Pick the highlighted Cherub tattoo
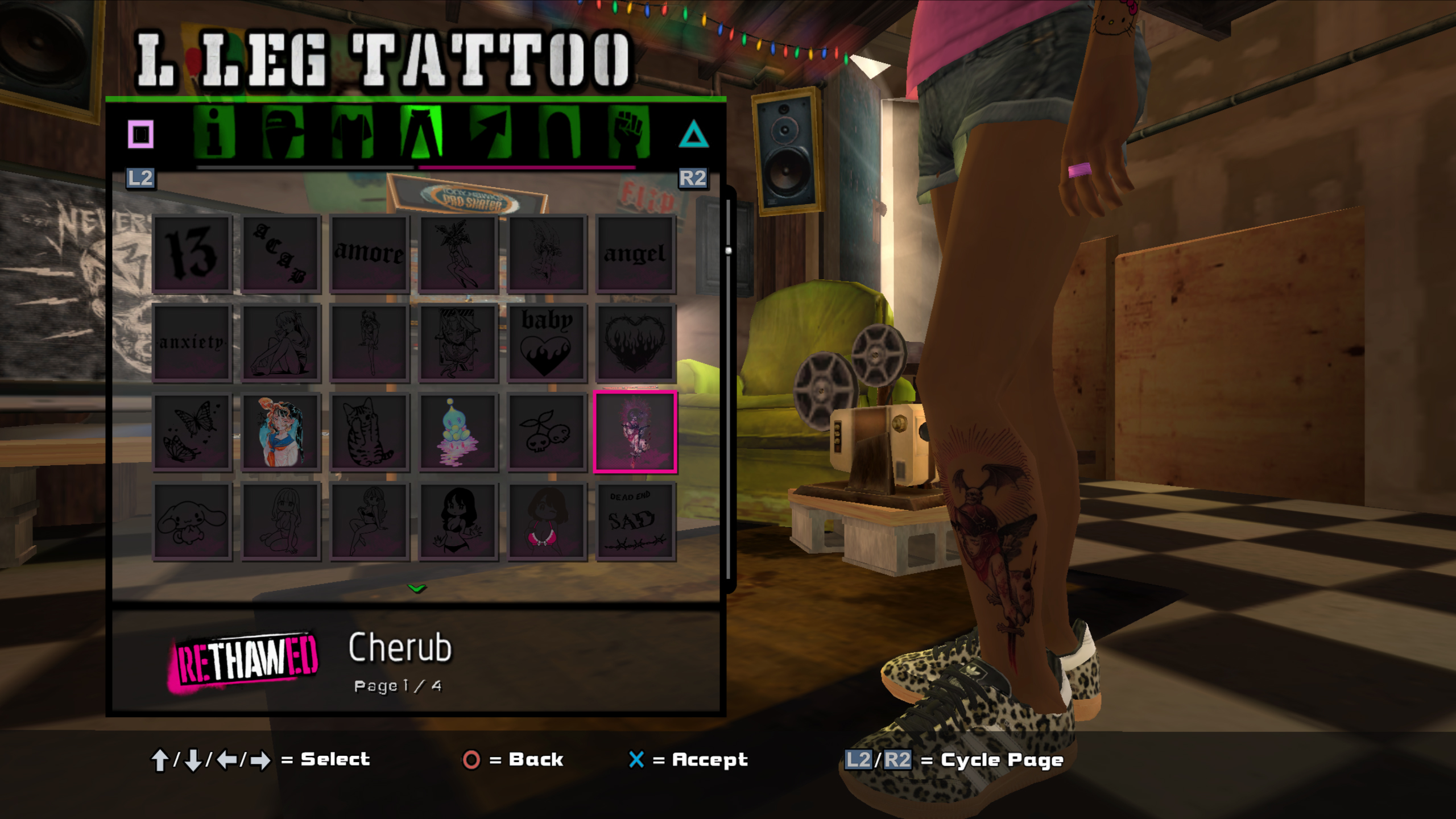Image resolution: width=1456 pixels, height=819 pixels. (x=635, y=432)
